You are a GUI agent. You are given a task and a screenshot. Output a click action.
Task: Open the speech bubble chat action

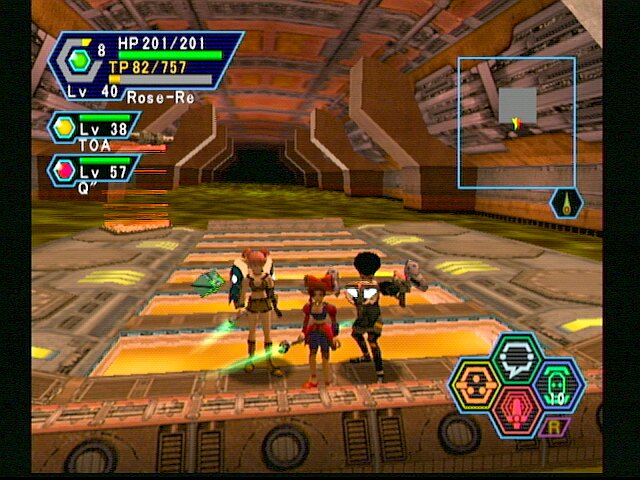coord(517,358)
